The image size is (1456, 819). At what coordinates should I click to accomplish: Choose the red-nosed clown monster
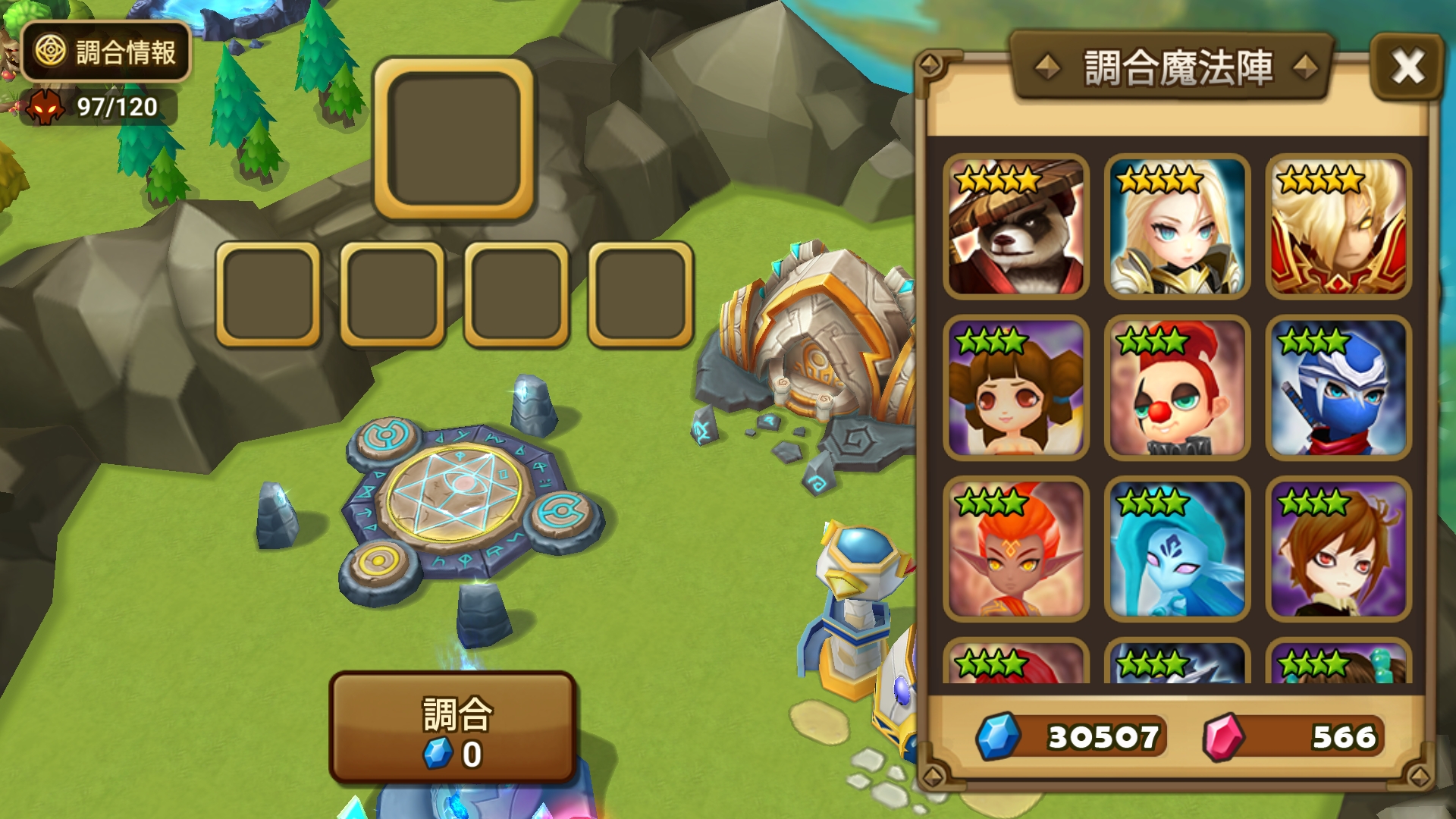[1178, 388]
